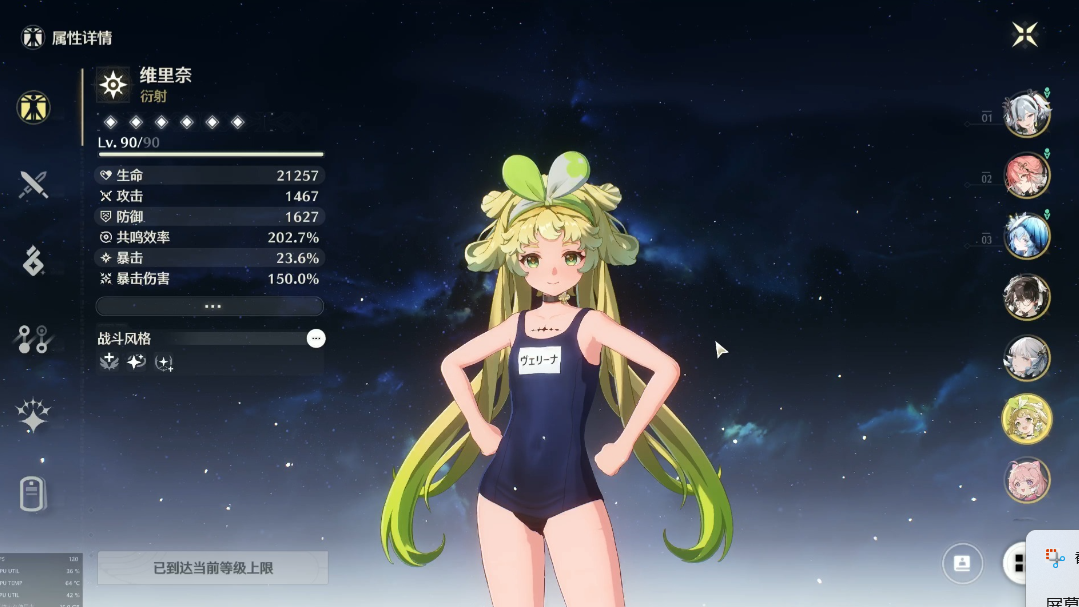1079x607 pixels.
Task: Open combat style details via the round dots button
Action: [x=316, y=339]
